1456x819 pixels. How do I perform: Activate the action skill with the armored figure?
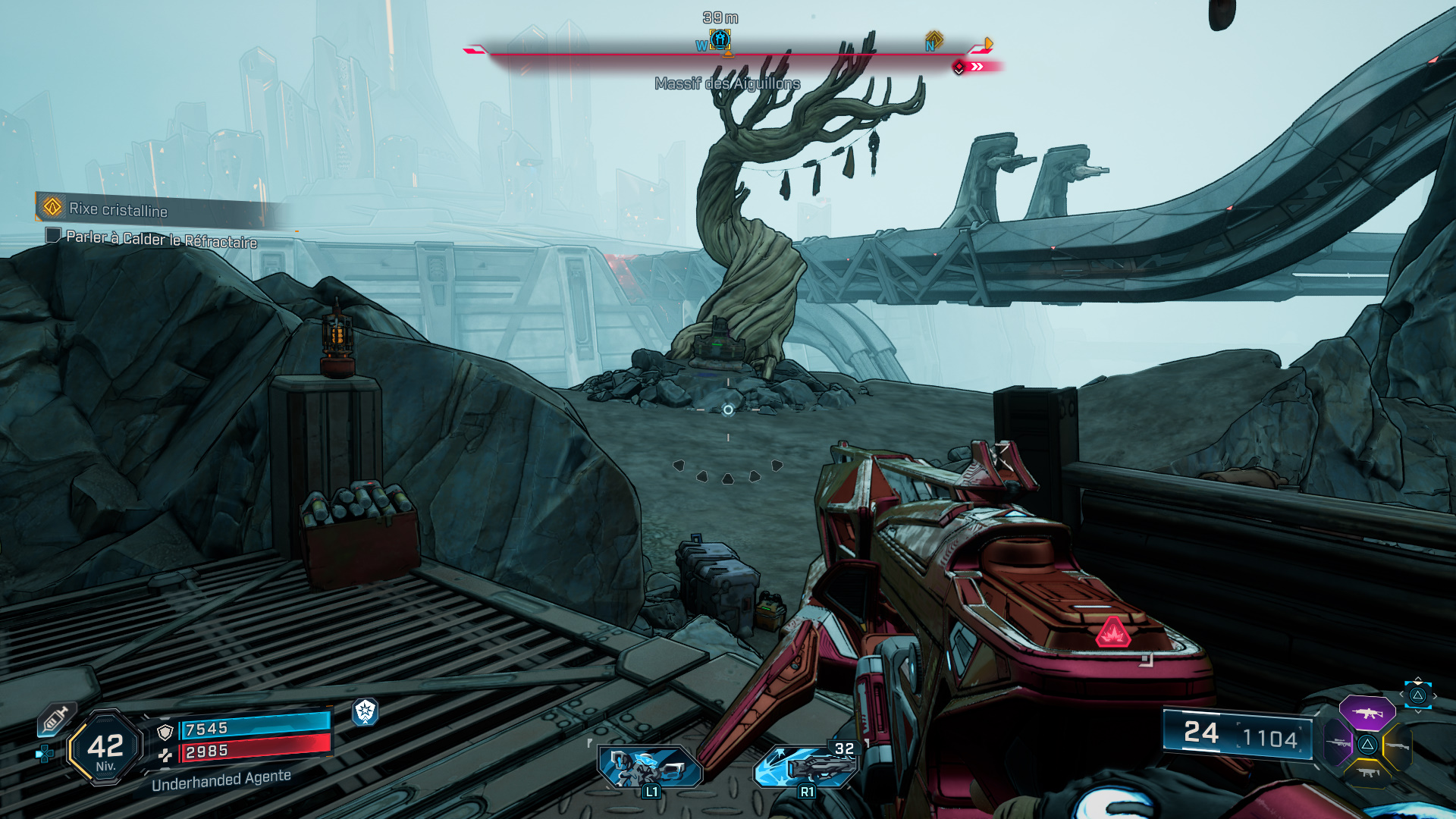click(x=650, y=767)
